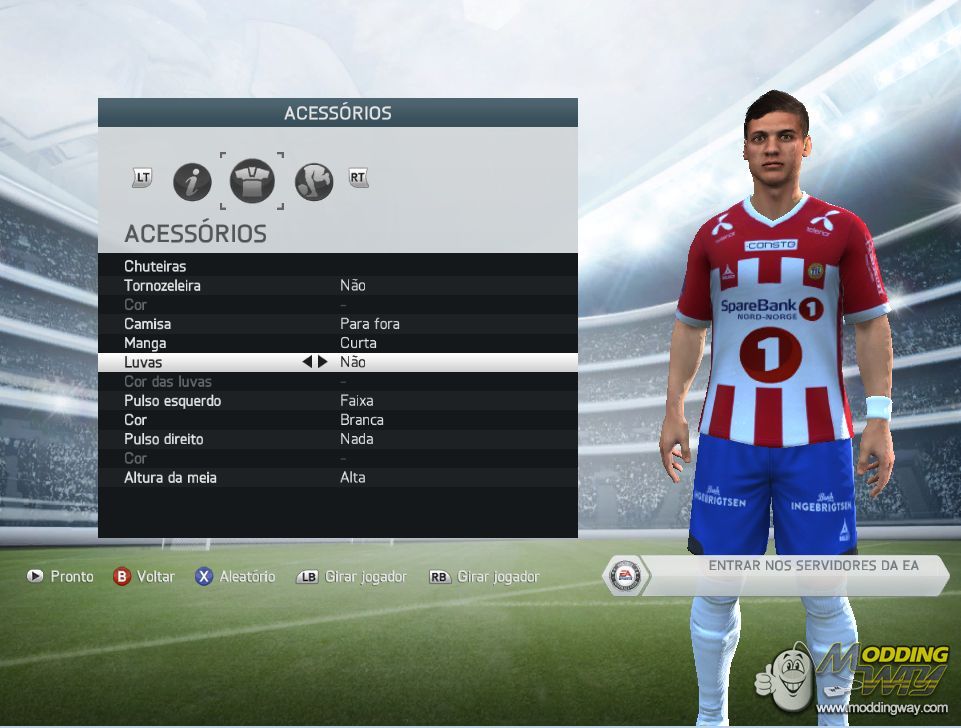Switch to the info tab icon
This screenshot has width=961, height=728.
(x=192, y=182)
